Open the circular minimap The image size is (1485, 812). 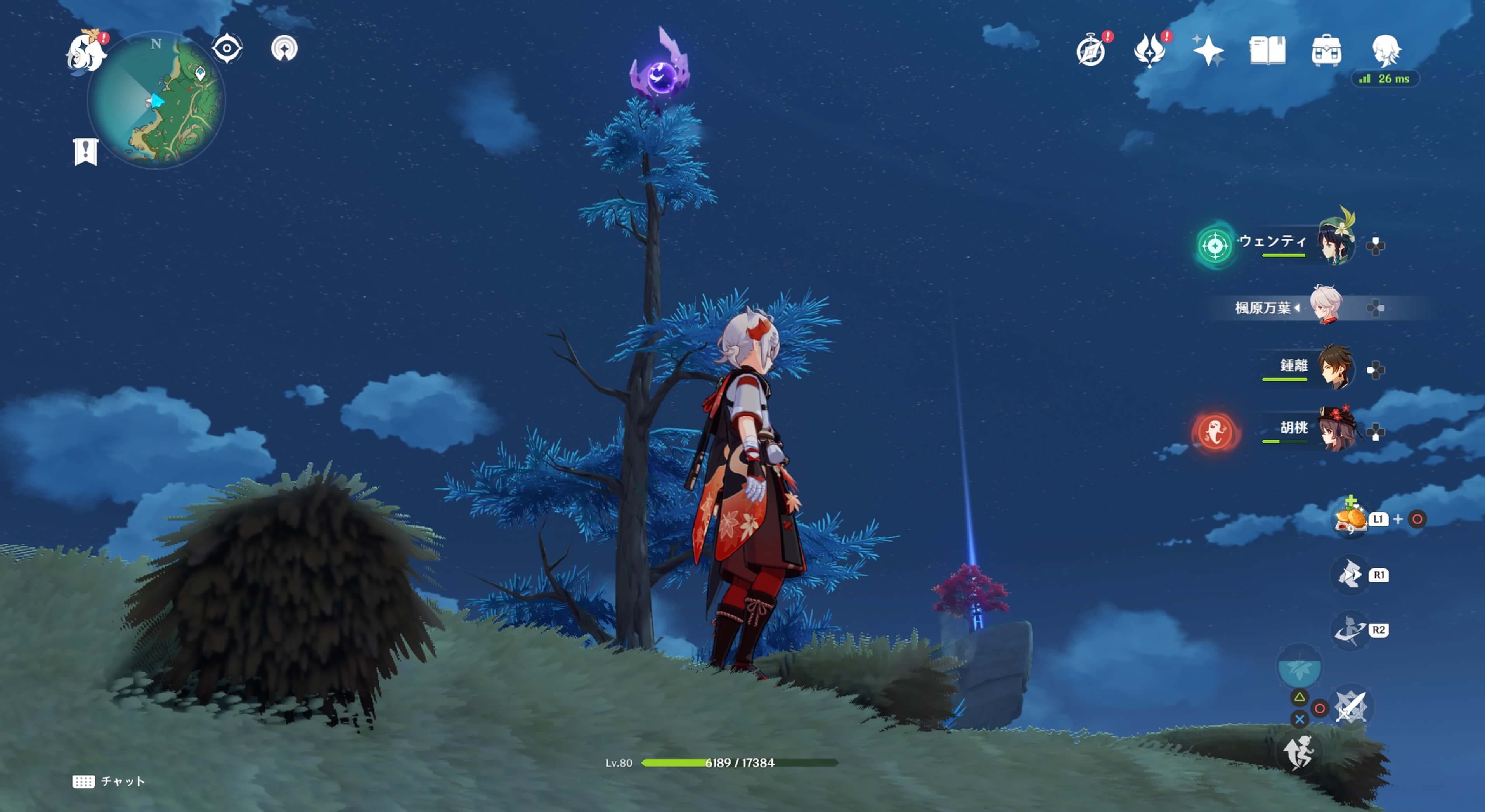(x=157, y=100)
